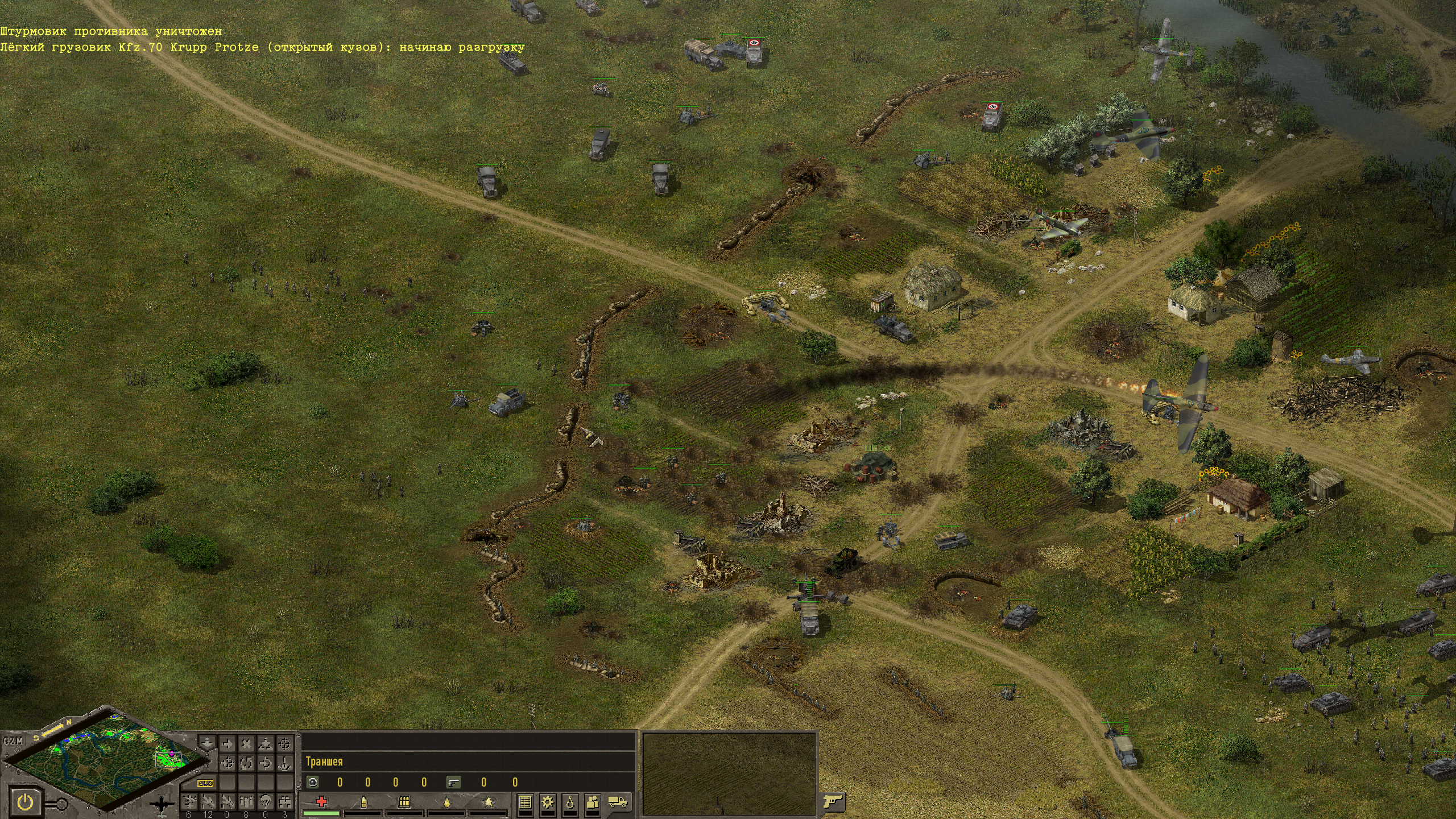Open the crew icon with two figures

(593, 802)
